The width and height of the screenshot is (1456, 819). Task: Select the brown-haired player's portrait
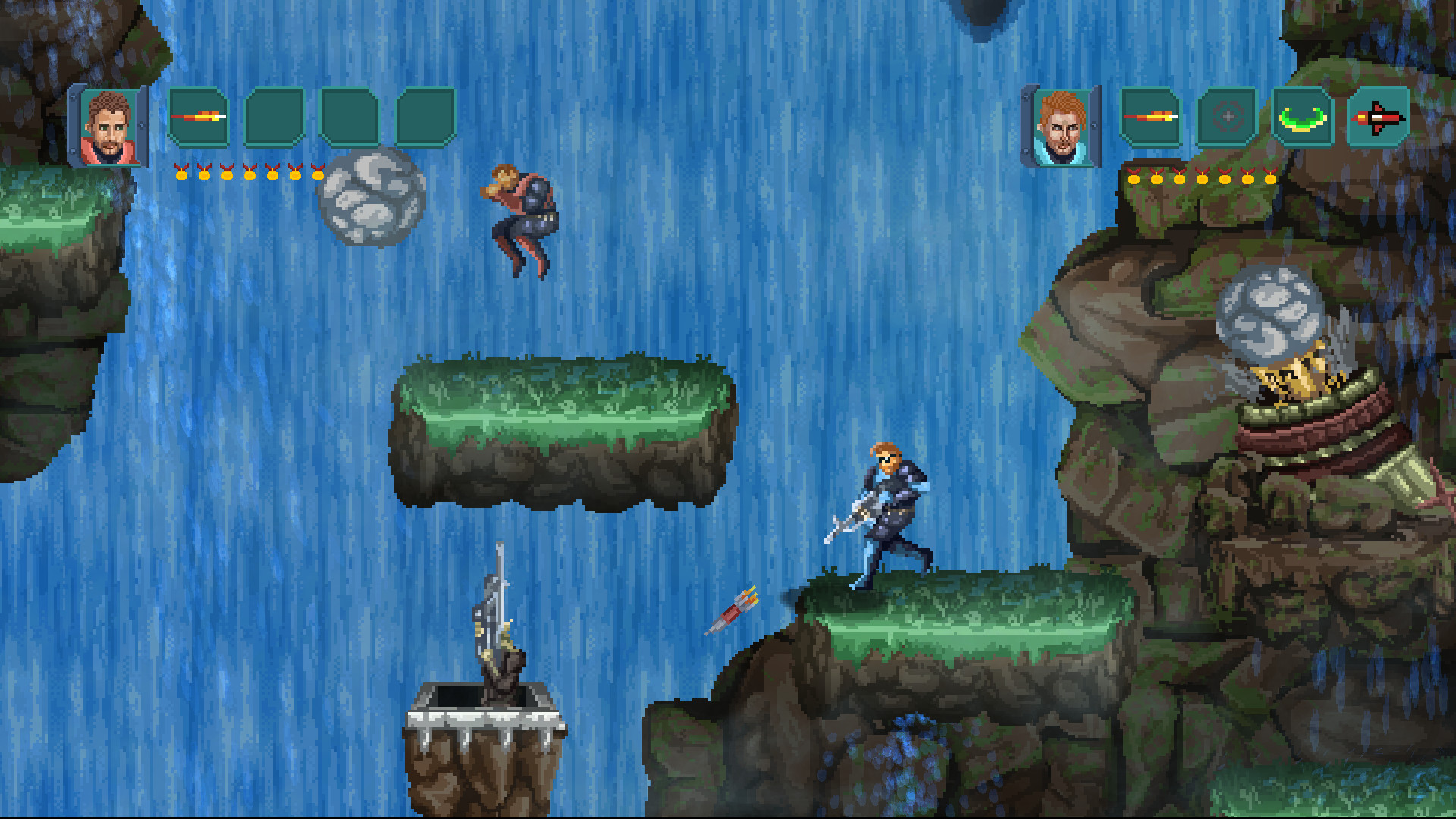[110, 125]
